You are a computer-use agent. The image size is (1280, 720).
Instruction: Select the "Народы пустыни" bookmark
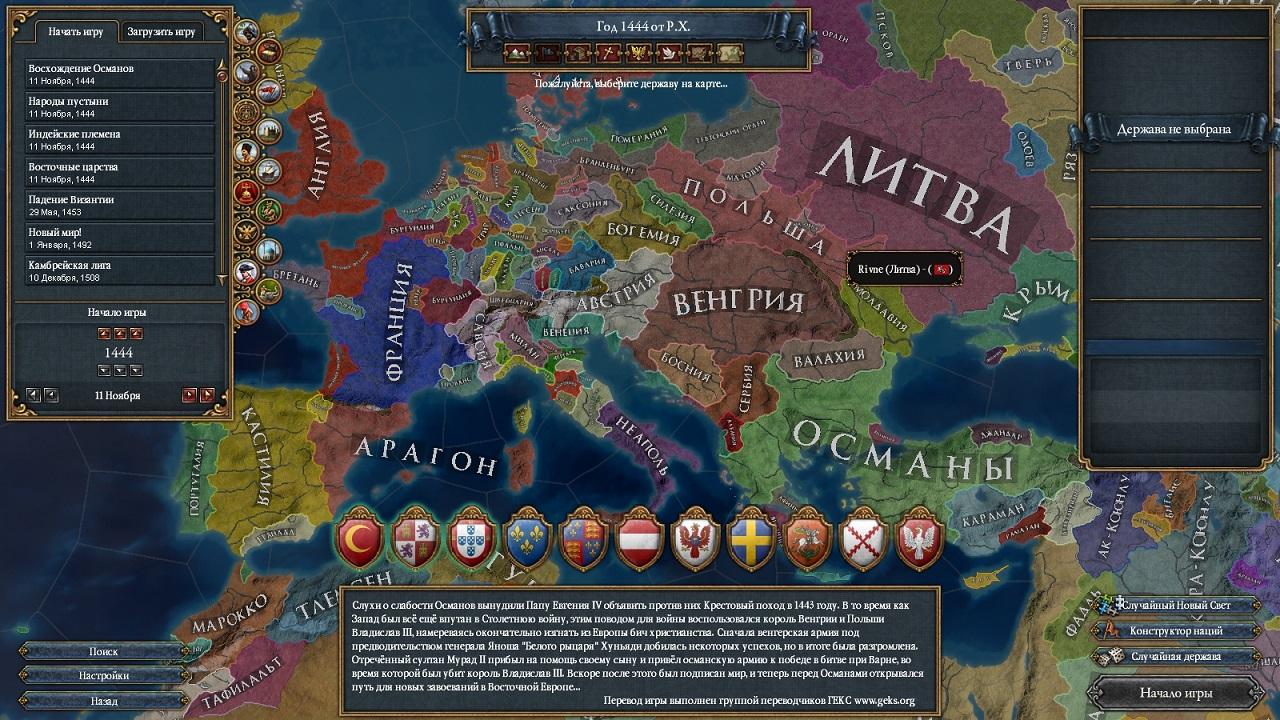[x=120, y=106]
